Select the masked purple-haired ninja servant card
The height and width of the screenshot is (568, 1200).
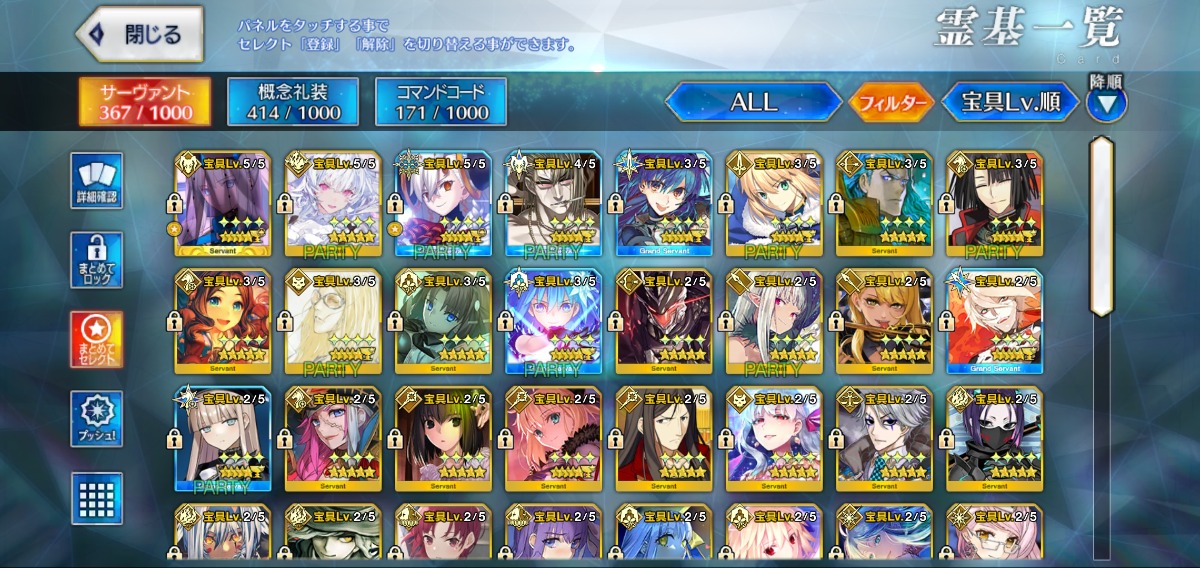(x=994, y=440)
